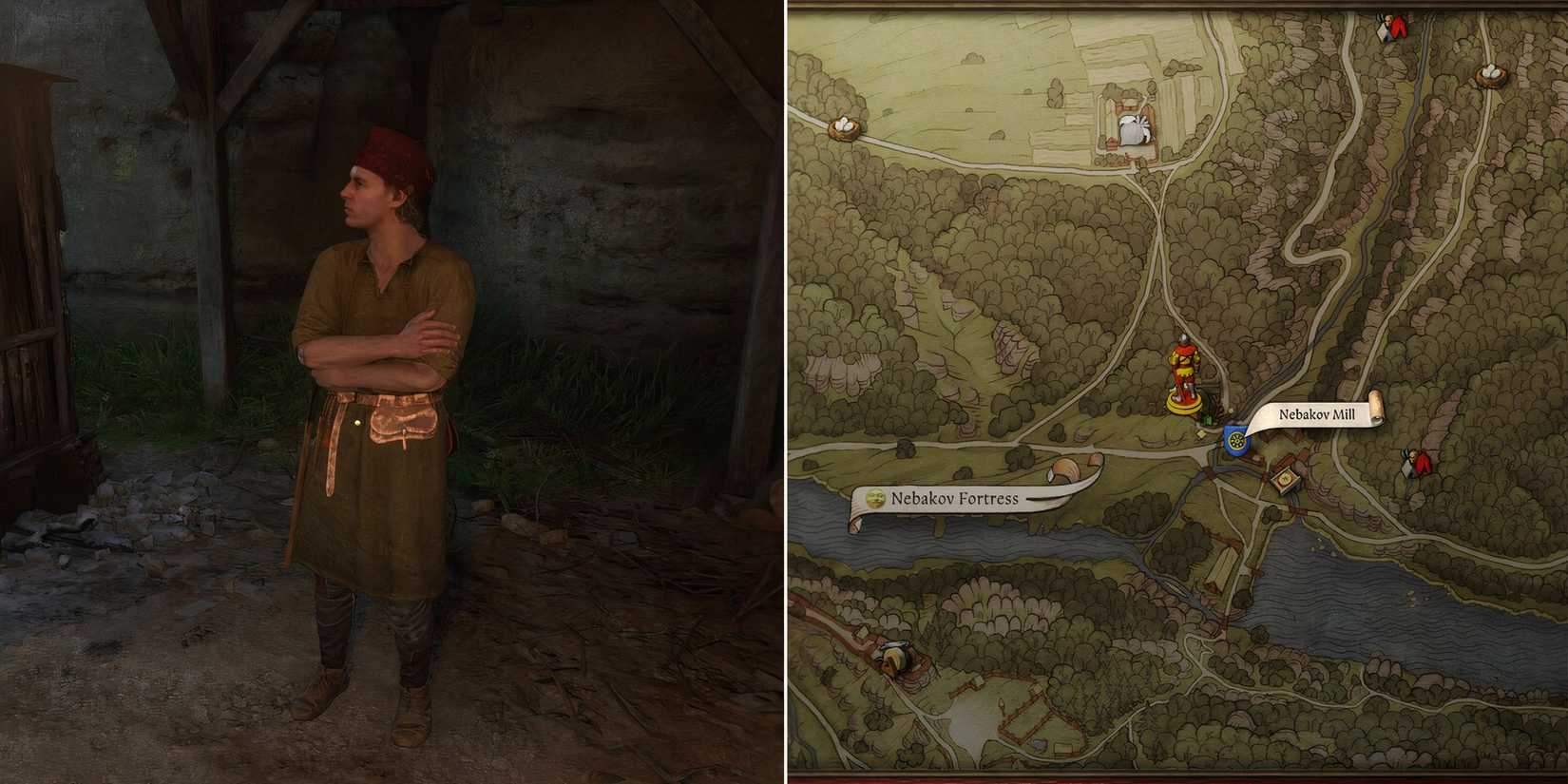Screen dimensions: 1568x784
Task: Open fast travel at the blue mill-wheel shield
Action: coord(1236,440)
